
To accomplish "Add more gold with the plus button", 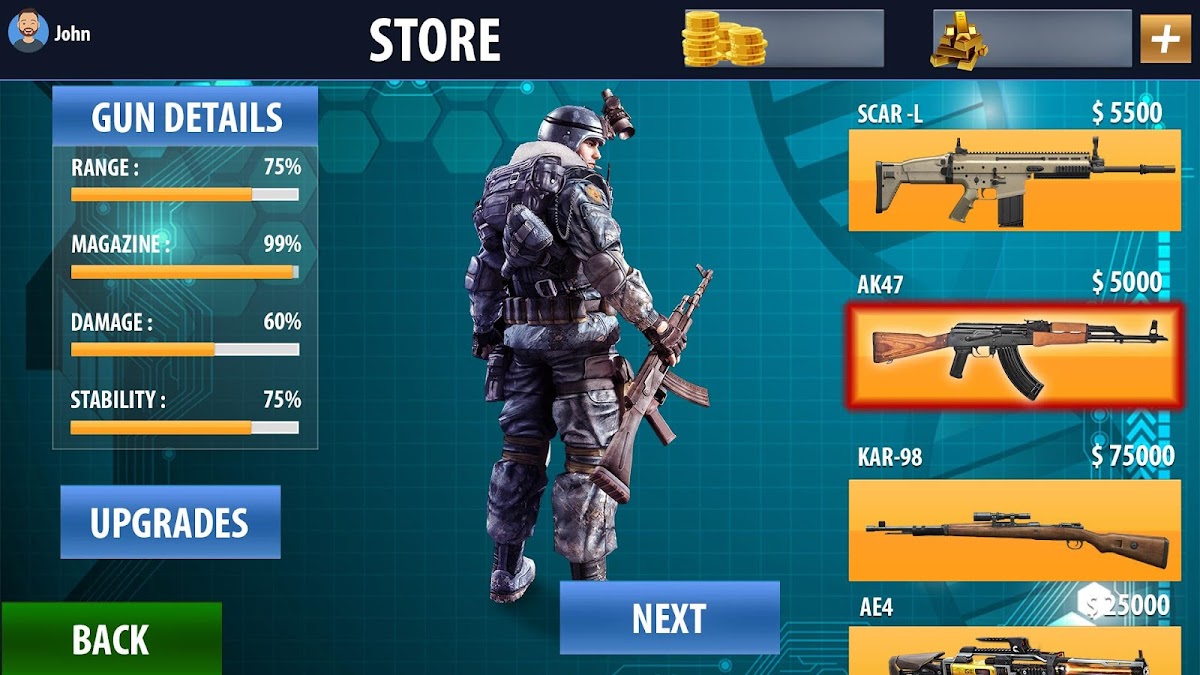I will (1165, 39).
